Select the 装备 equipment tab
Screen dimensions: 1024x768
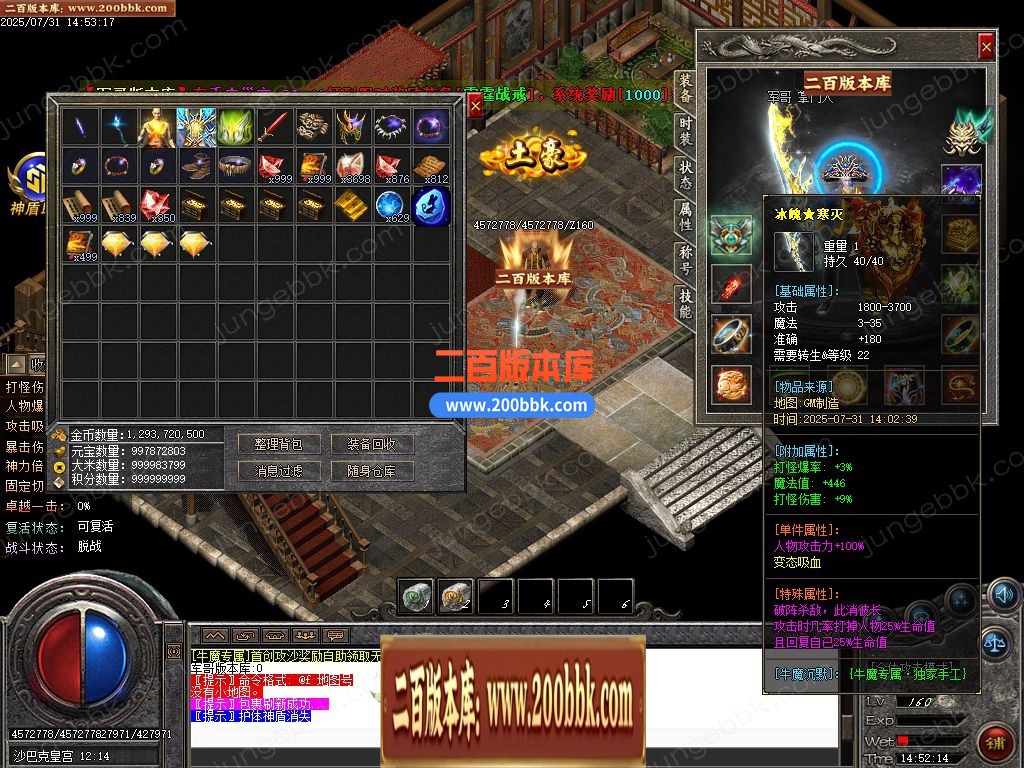tap(685, 89)
